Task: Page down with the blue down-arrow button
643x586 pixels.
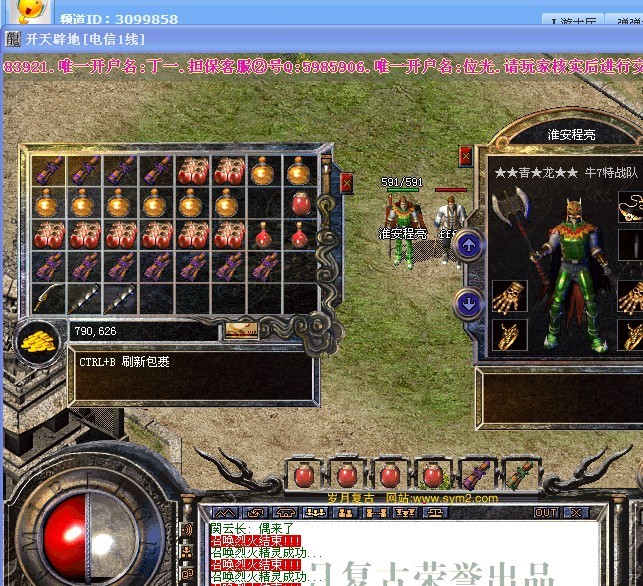Action: (x=467, y=302)
